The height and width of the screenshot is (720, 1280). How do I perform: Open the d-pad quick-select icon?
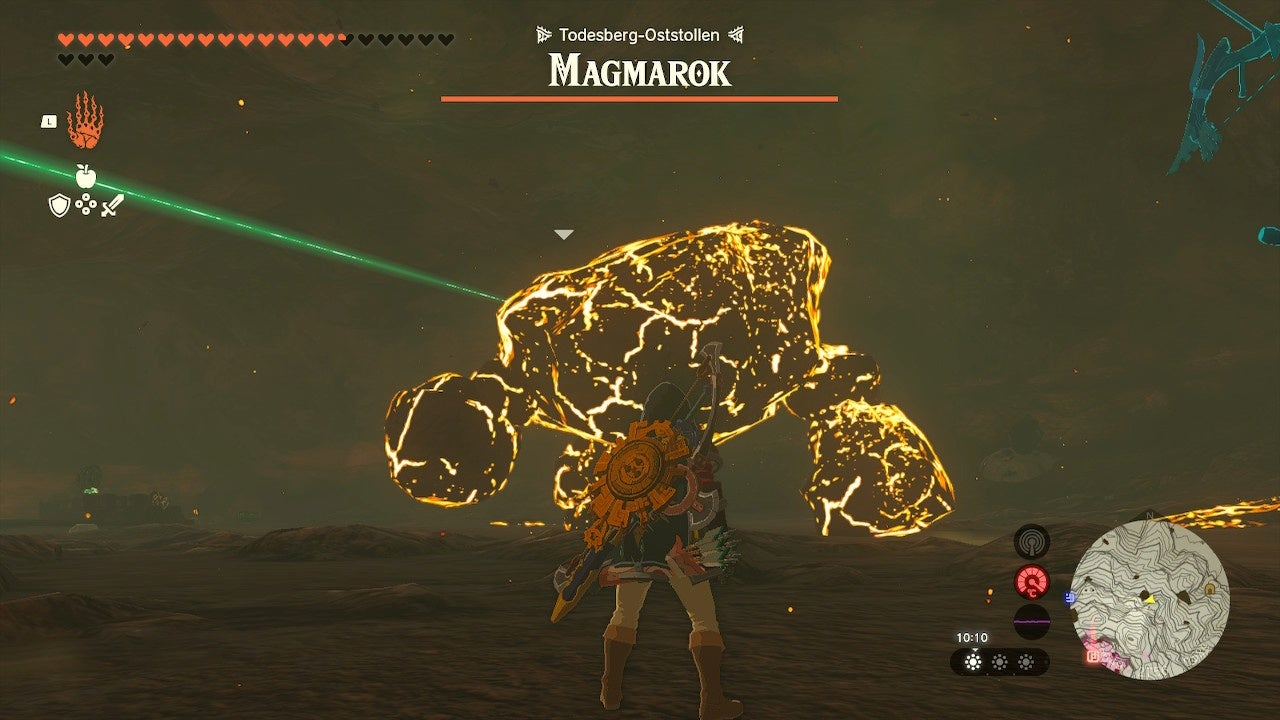[85, 204]
